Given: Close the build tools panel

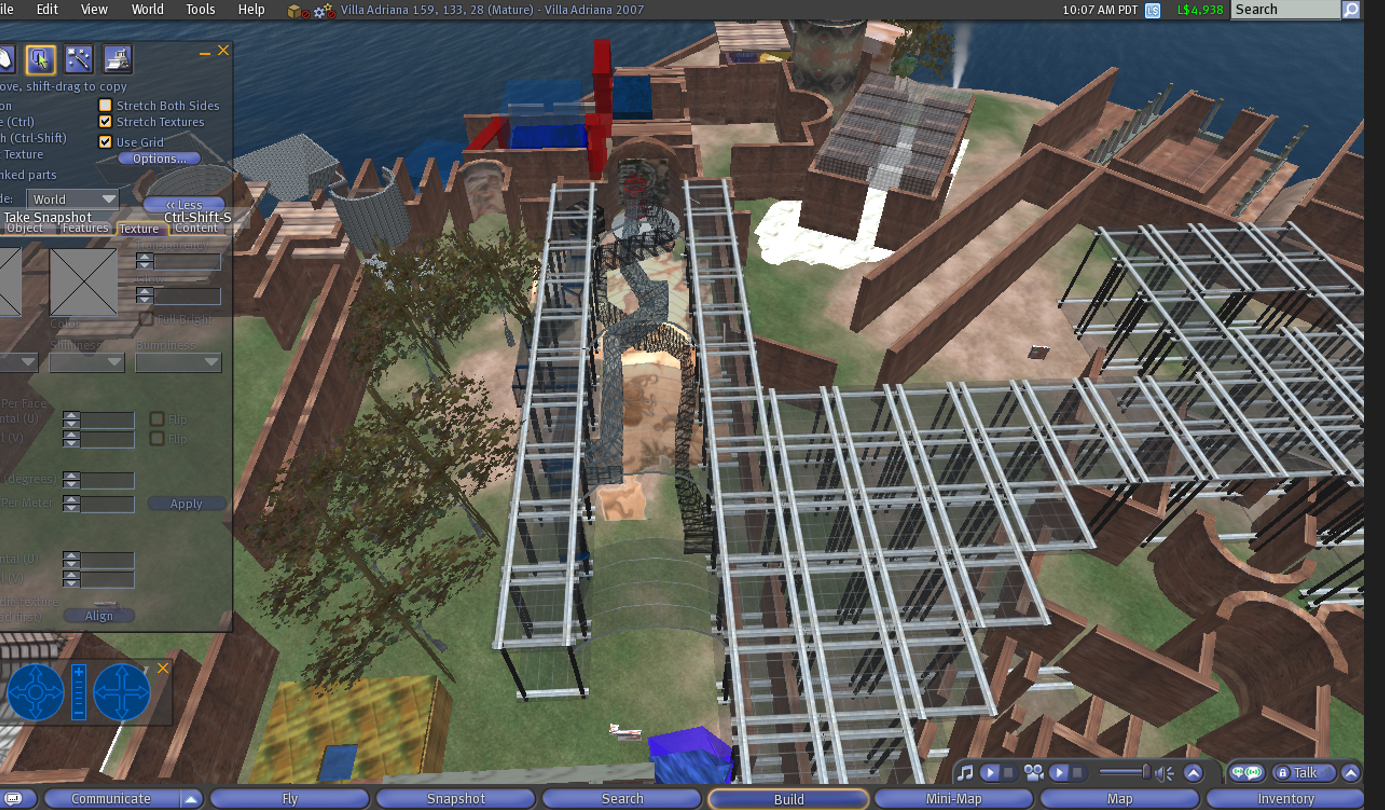Looking at the screenshot, I should click(224, 50).
